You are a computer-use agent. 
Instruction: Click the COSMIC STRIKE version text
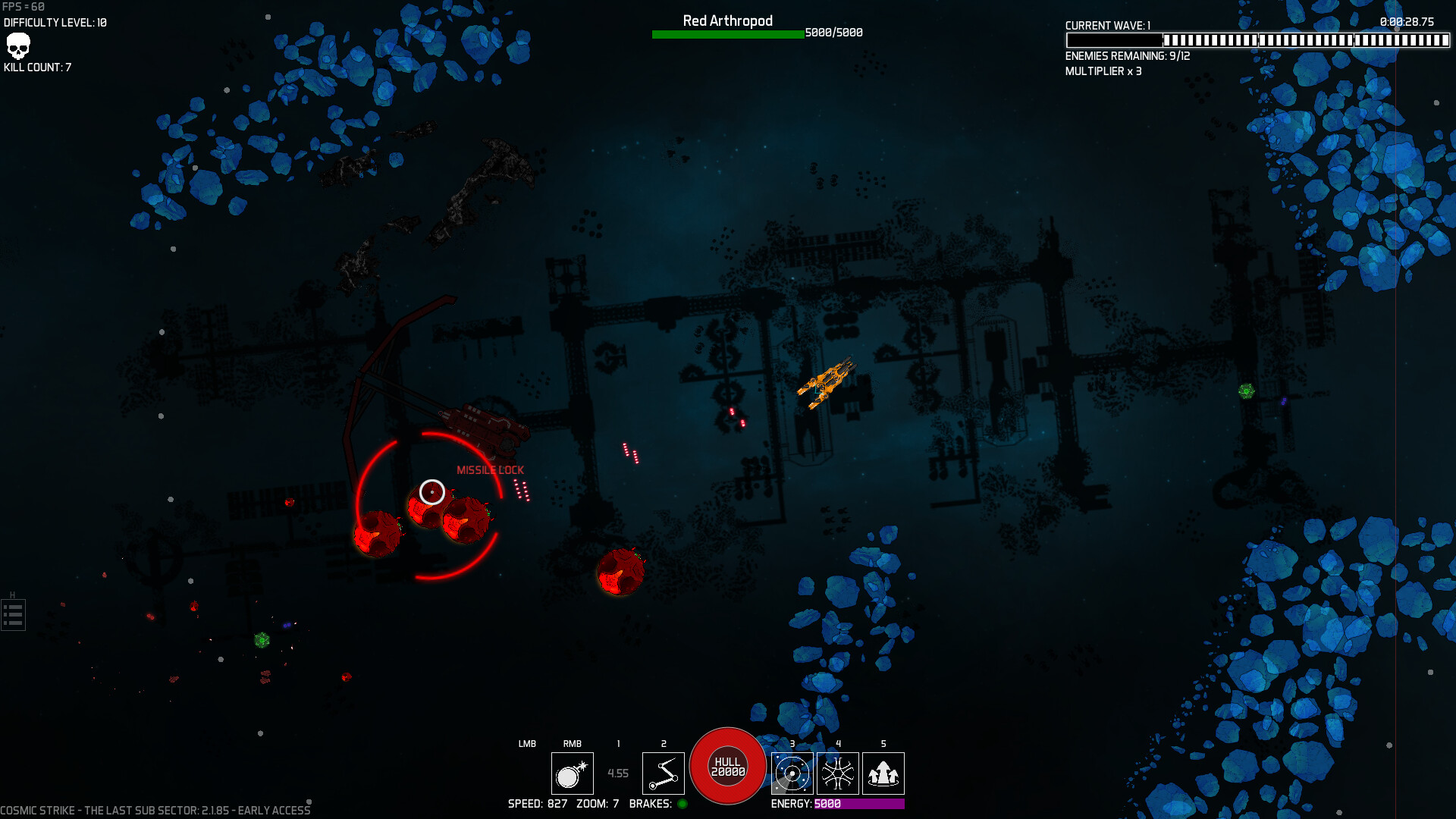155,809
